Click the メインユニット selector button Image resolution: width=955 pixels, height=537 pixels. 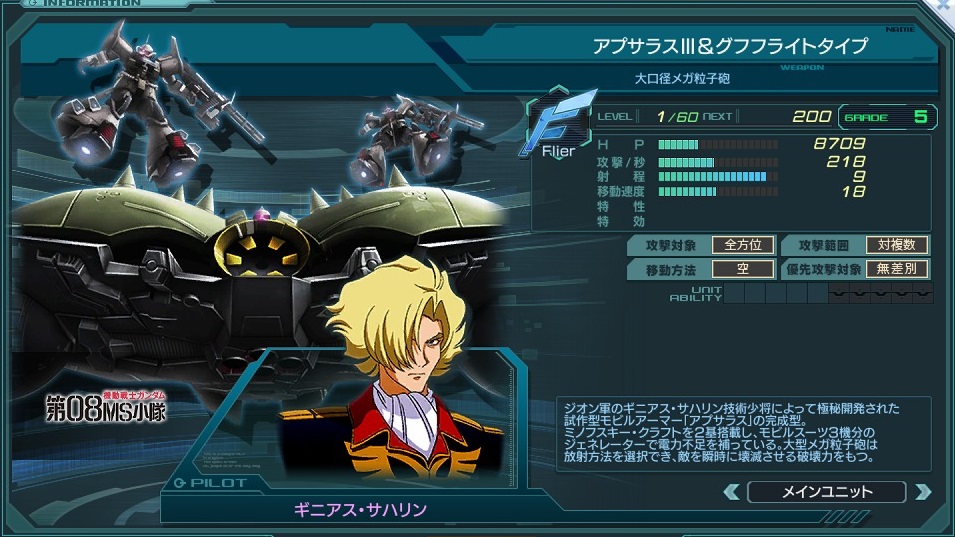pos(826,492)
